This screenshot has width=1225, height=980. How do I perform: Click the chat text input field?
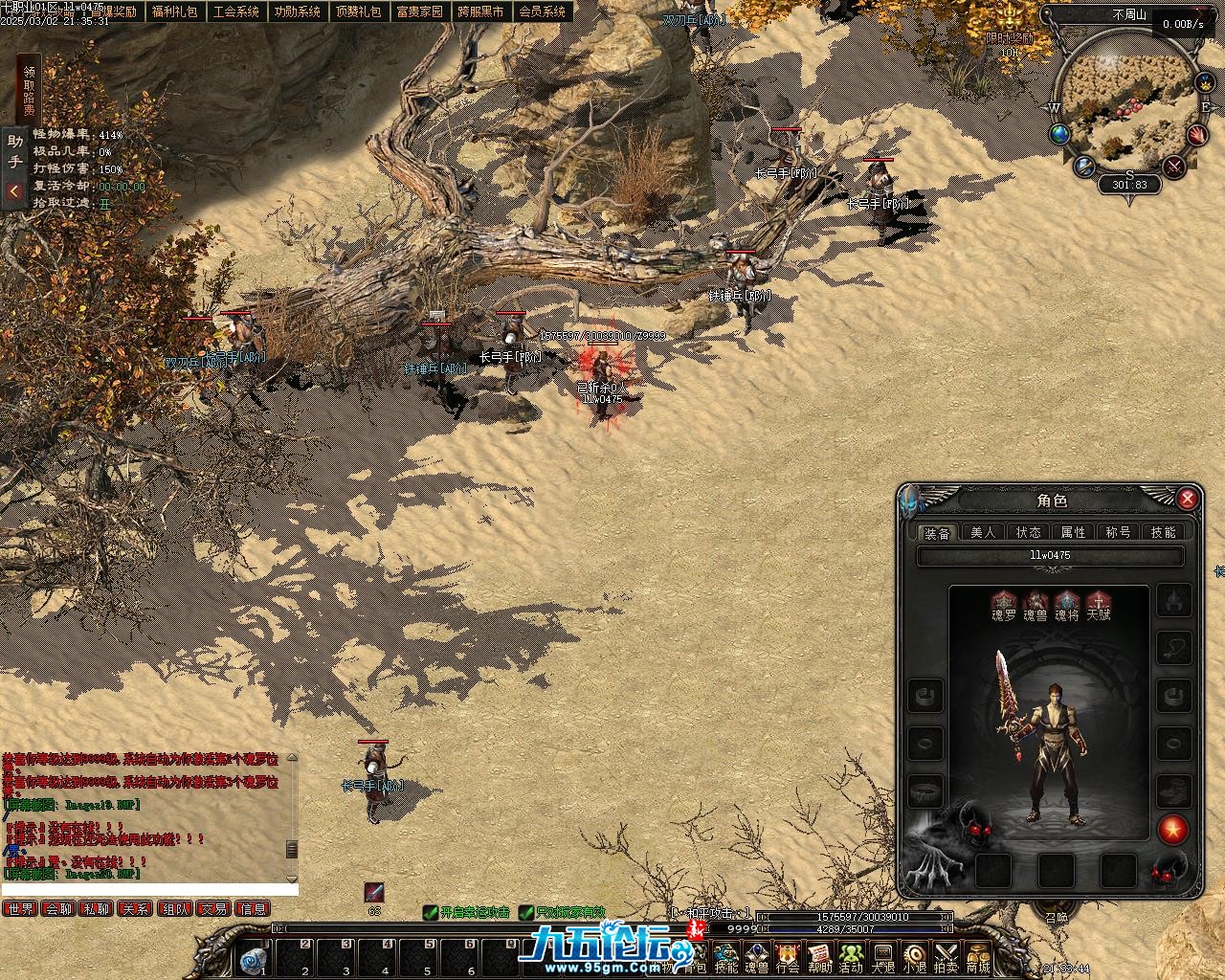[x=148, y=890]
